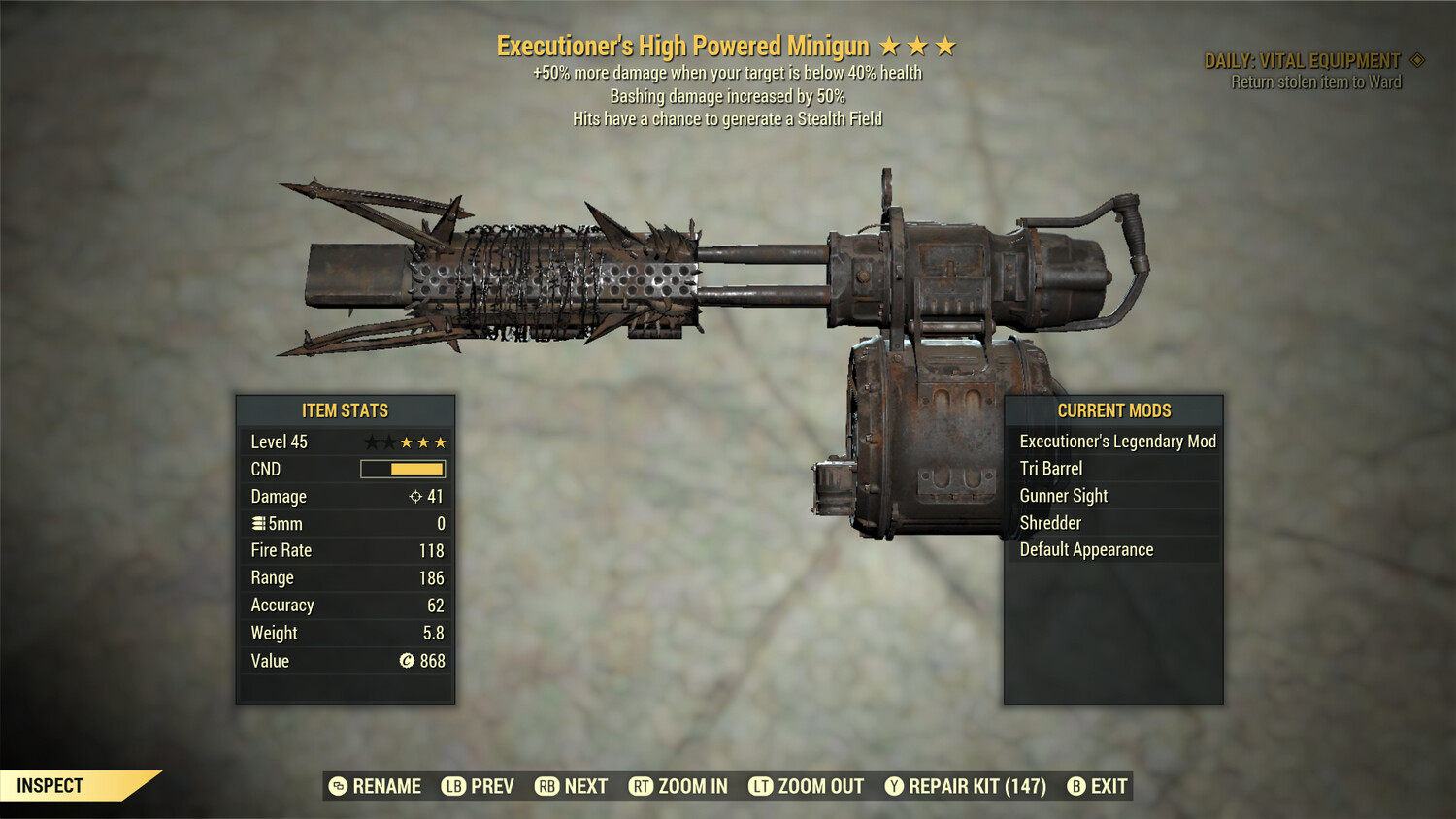Click the caps icon next to Value 868
The image size is (1456, 819).
tap(406, 661)
